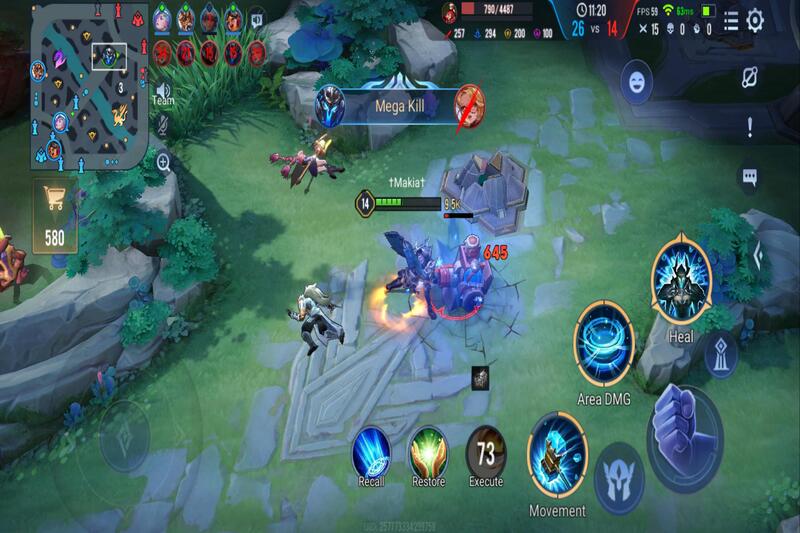Target heroes with the helmet button
This screenshot has width=800, height=533.
(619, 479)
